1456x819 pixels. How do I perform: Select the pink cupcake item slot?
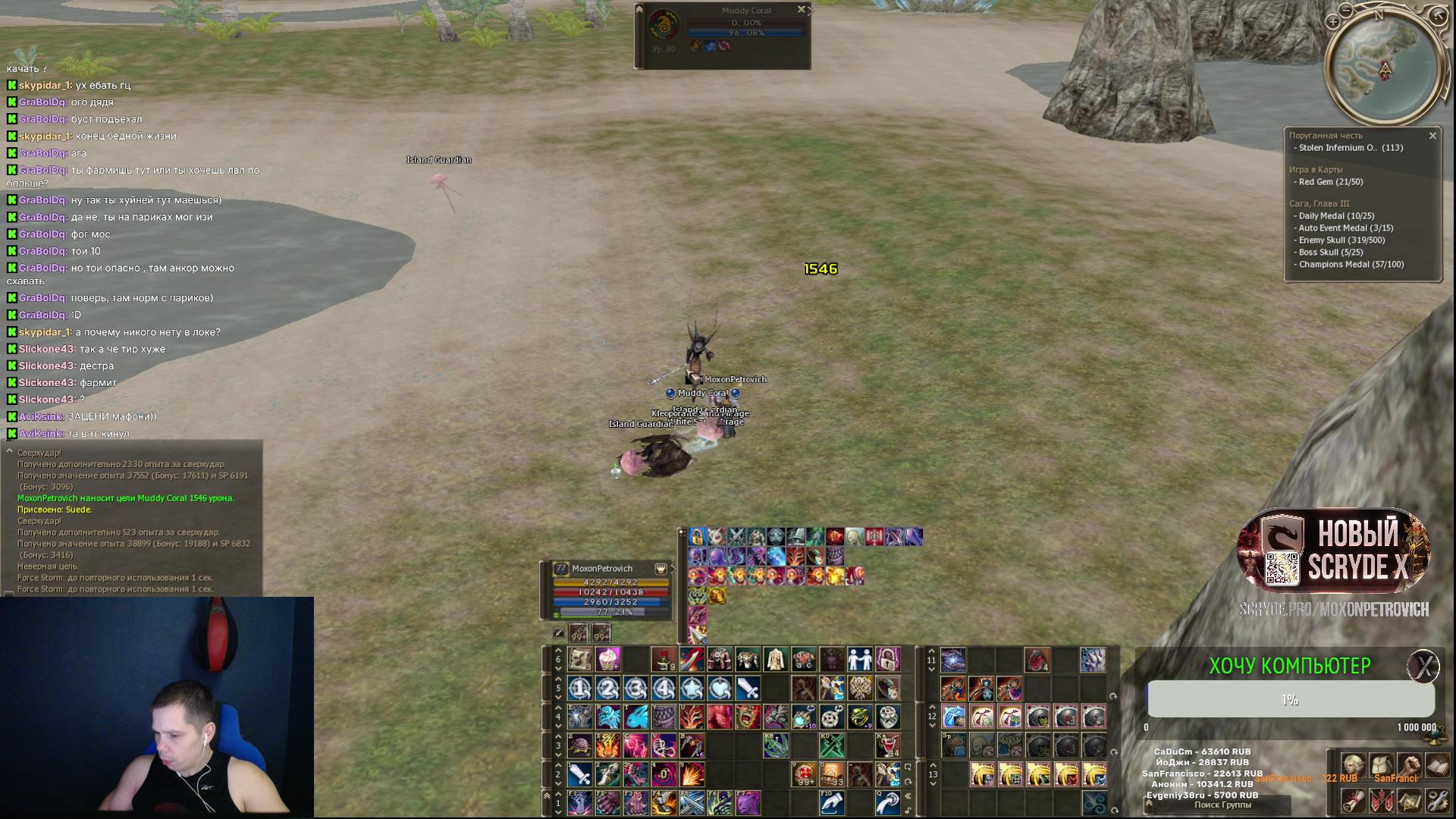pyautogui.click(x=608, y=659)
